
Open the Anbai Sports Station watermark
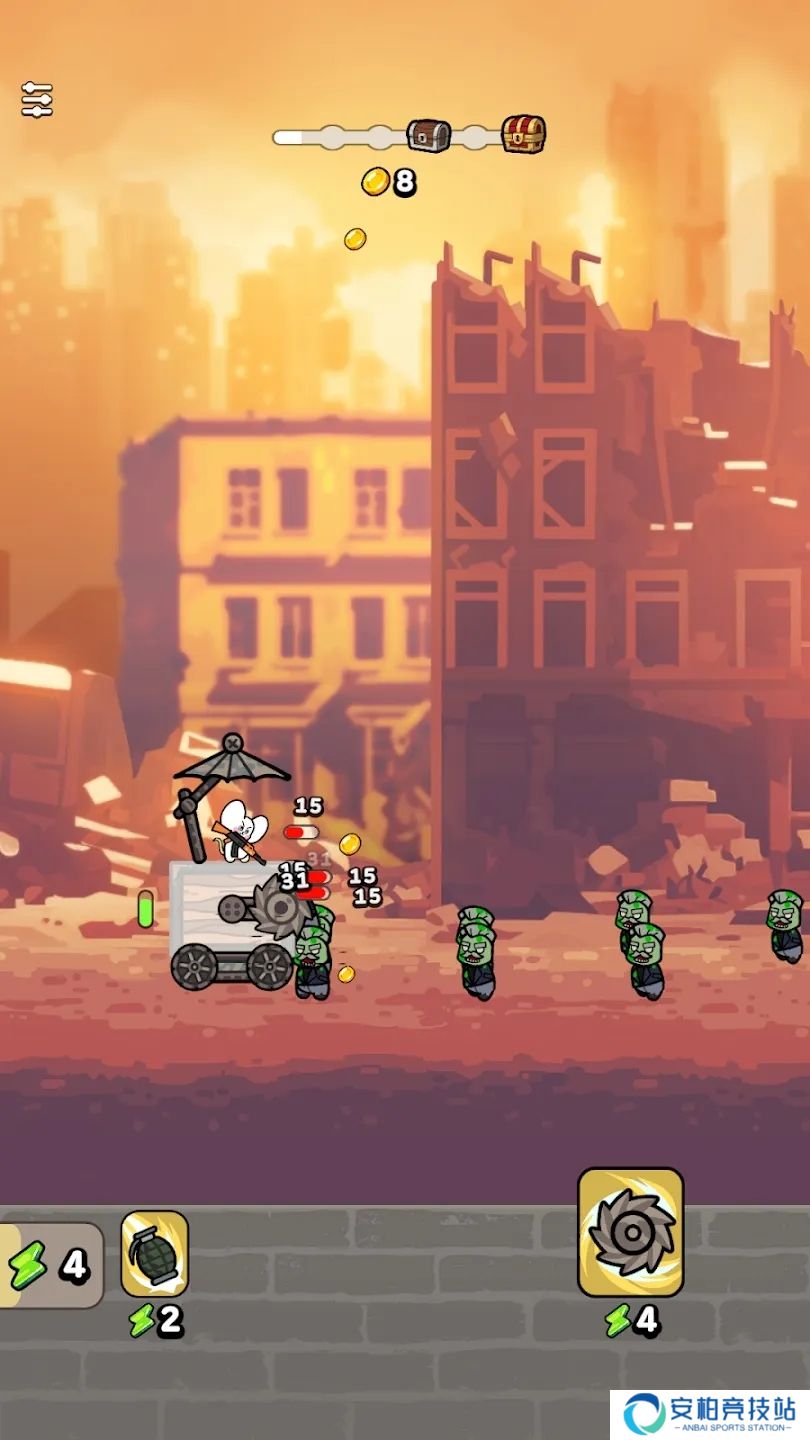710,1414
